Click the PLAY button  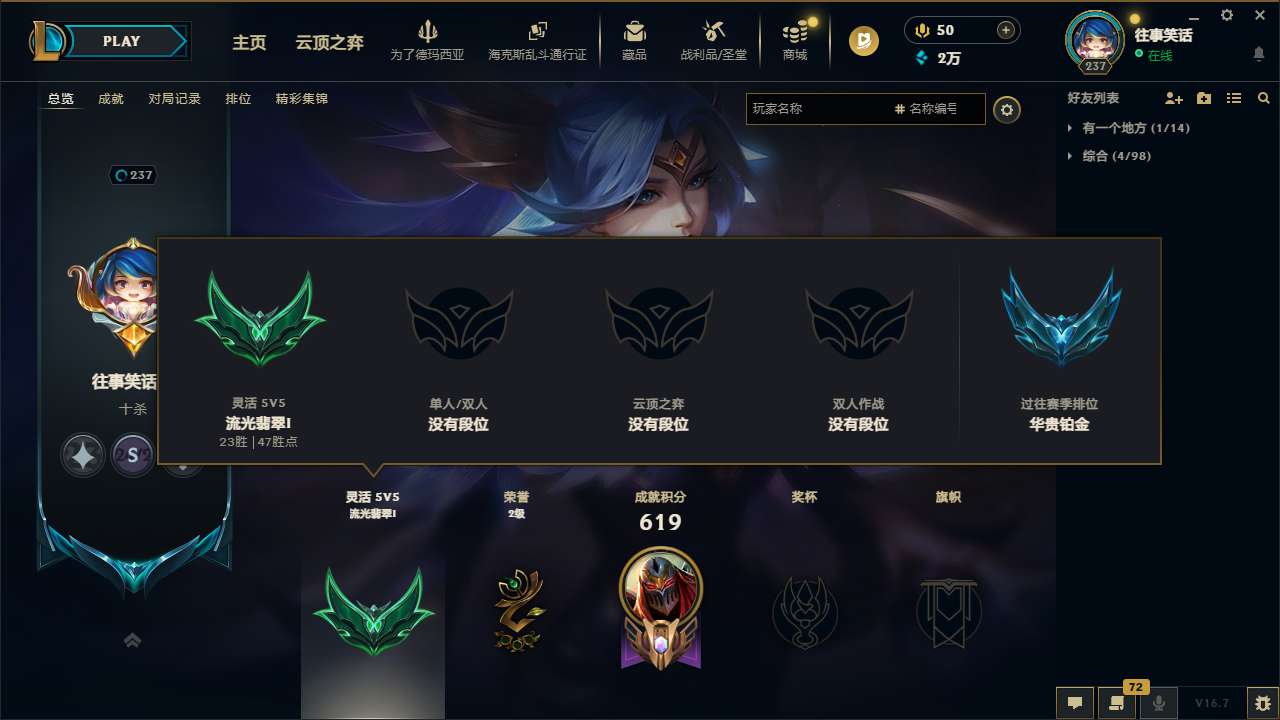coord(122,41)
